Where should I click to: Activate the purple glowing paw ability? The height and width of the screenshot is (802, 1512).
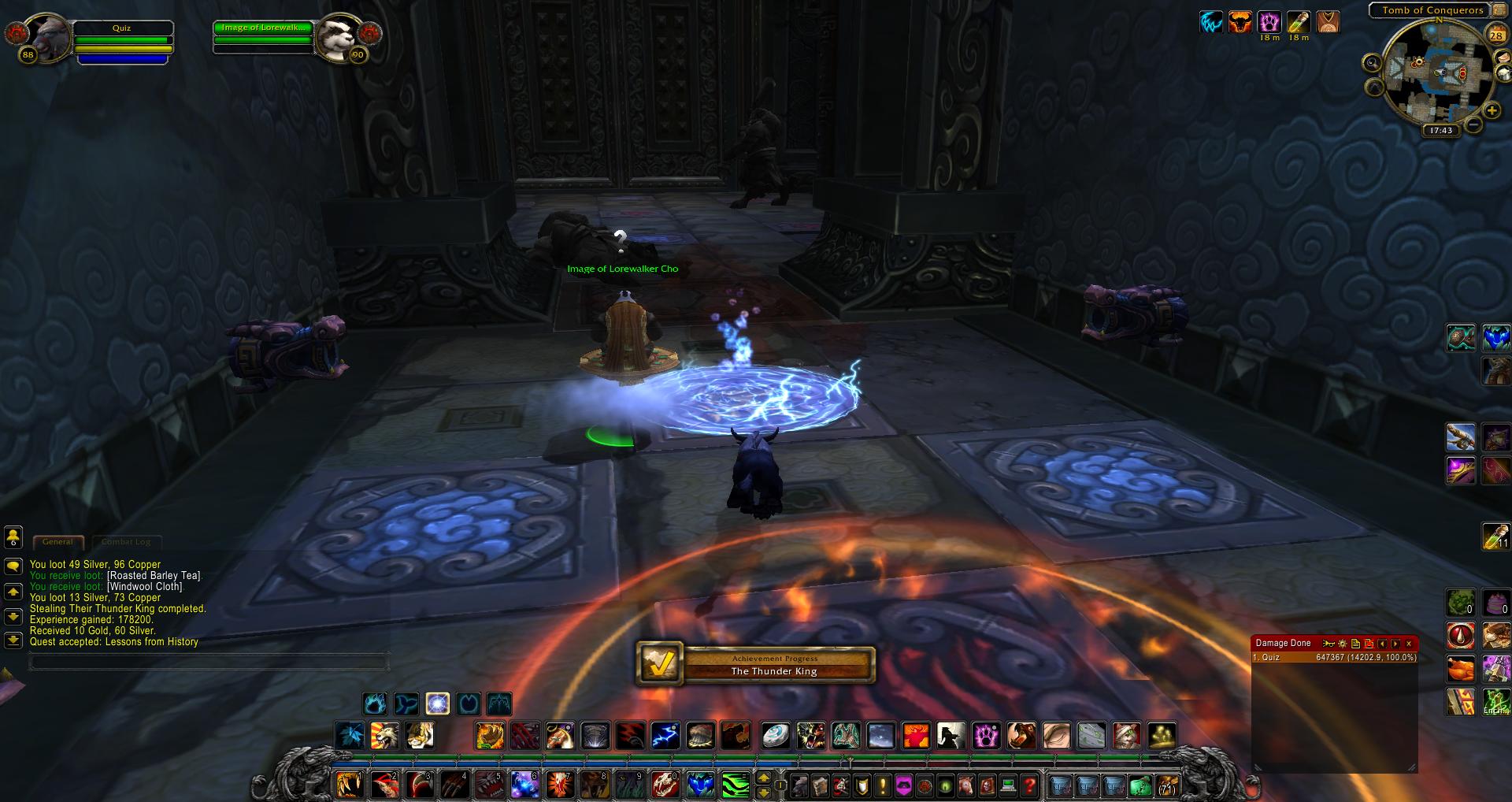[x=985, y=736]
